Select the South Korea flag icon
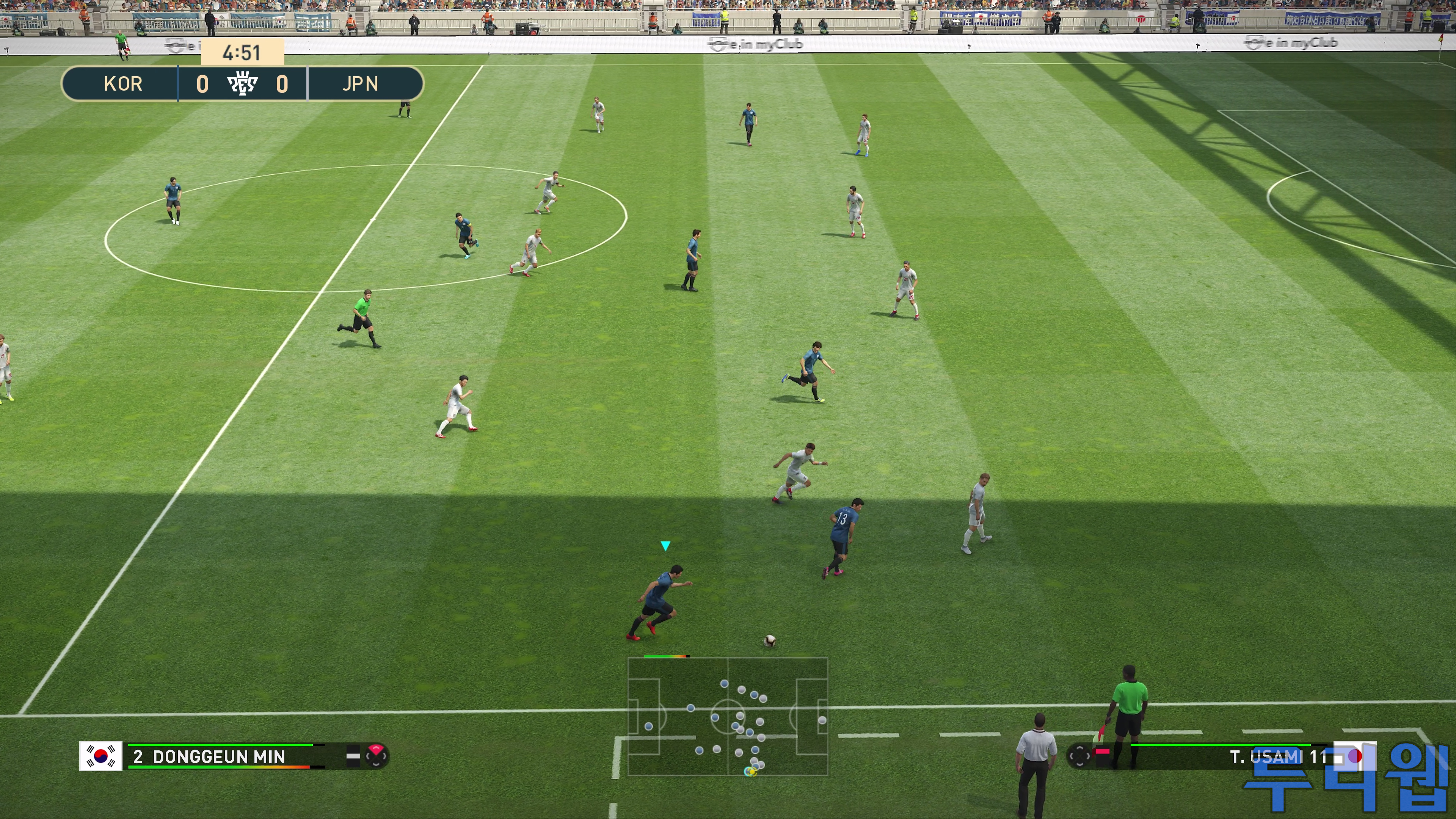The width and height of the screenshot is (1456, 819). [x=100, y=756]
